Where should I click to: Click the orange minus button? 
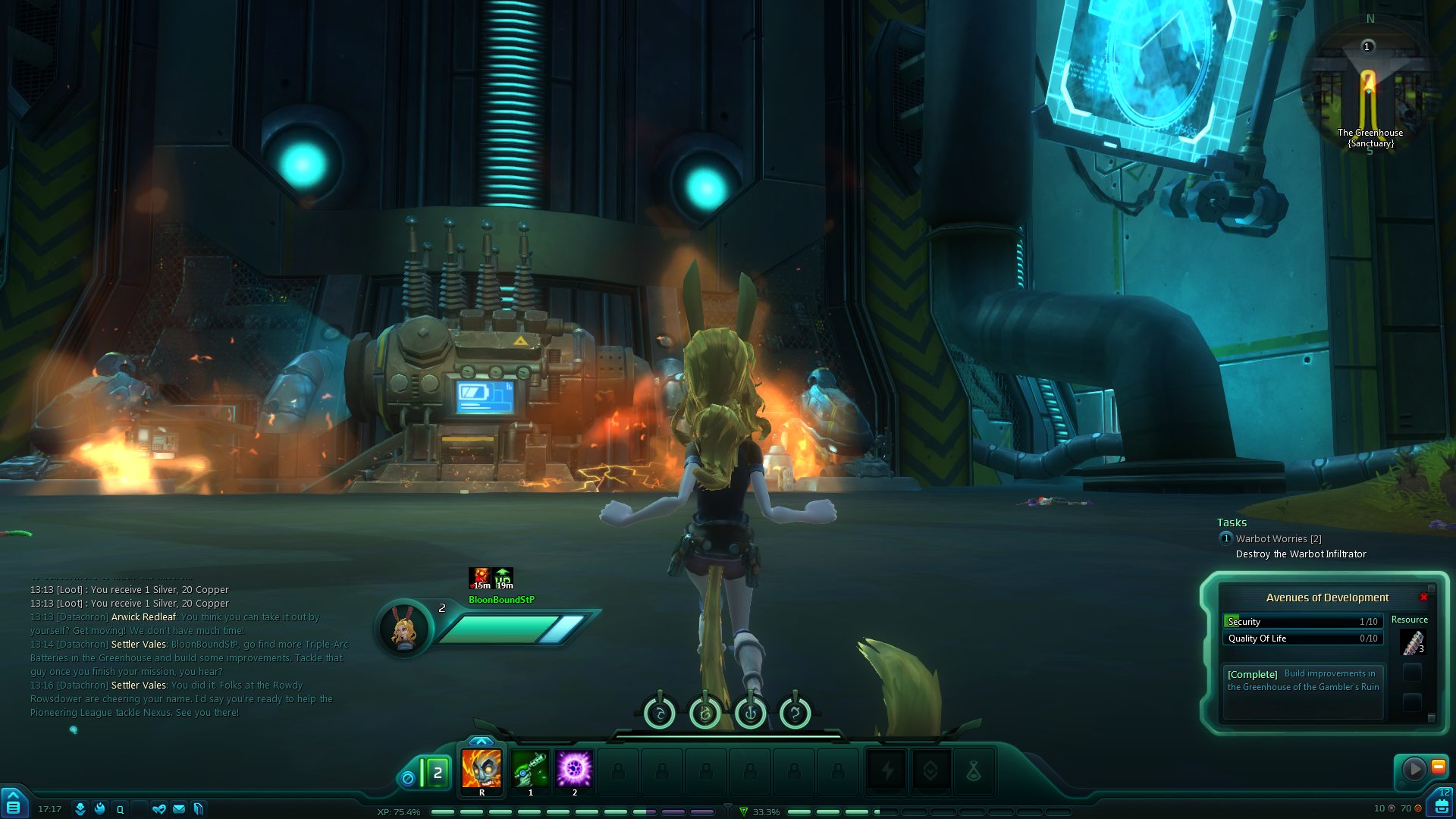(x=1438, y=767)
